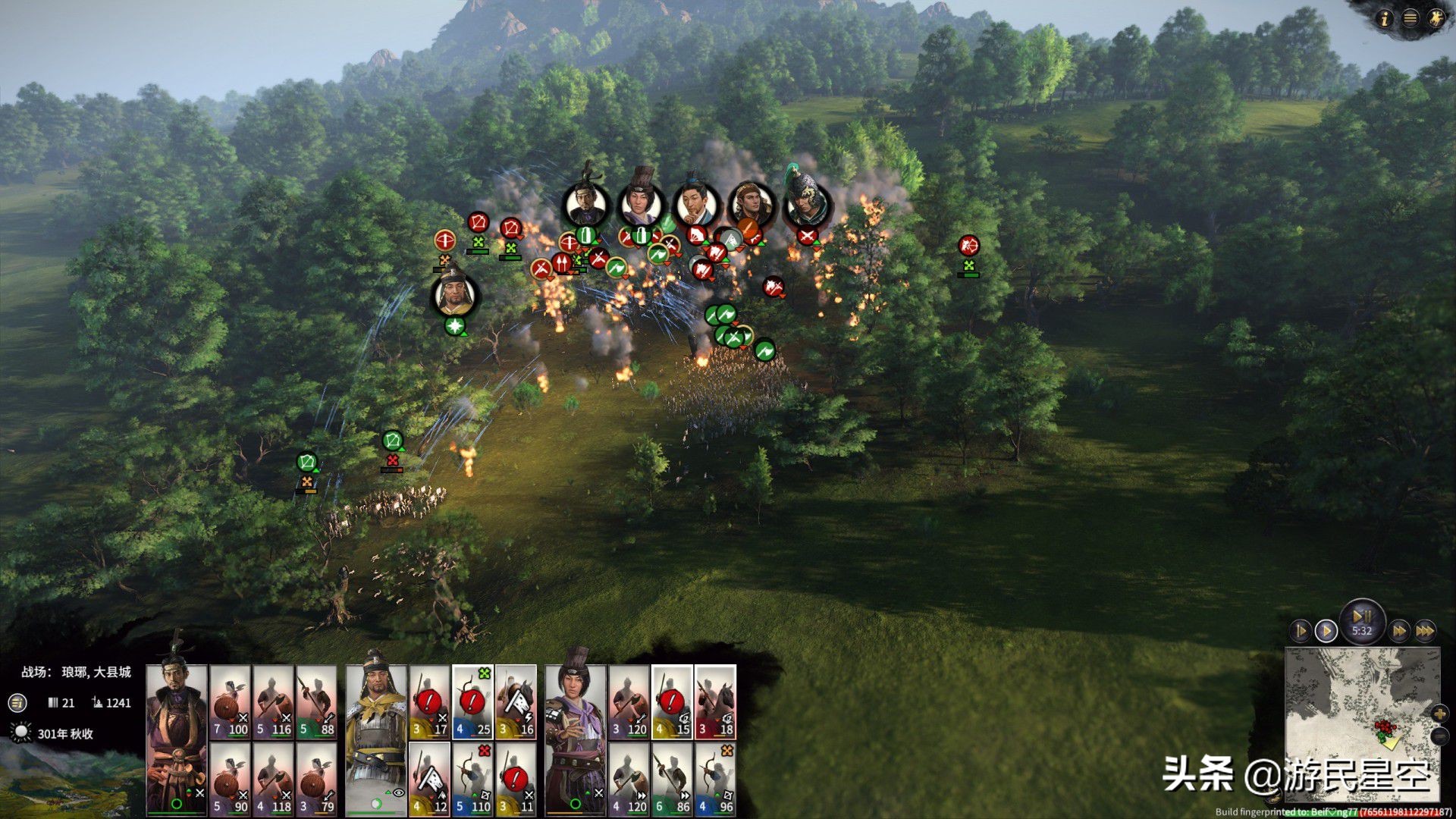The image size is (1456, 819).
Task: Select the cavalry unit card showing 18
Action: point(715,702)
